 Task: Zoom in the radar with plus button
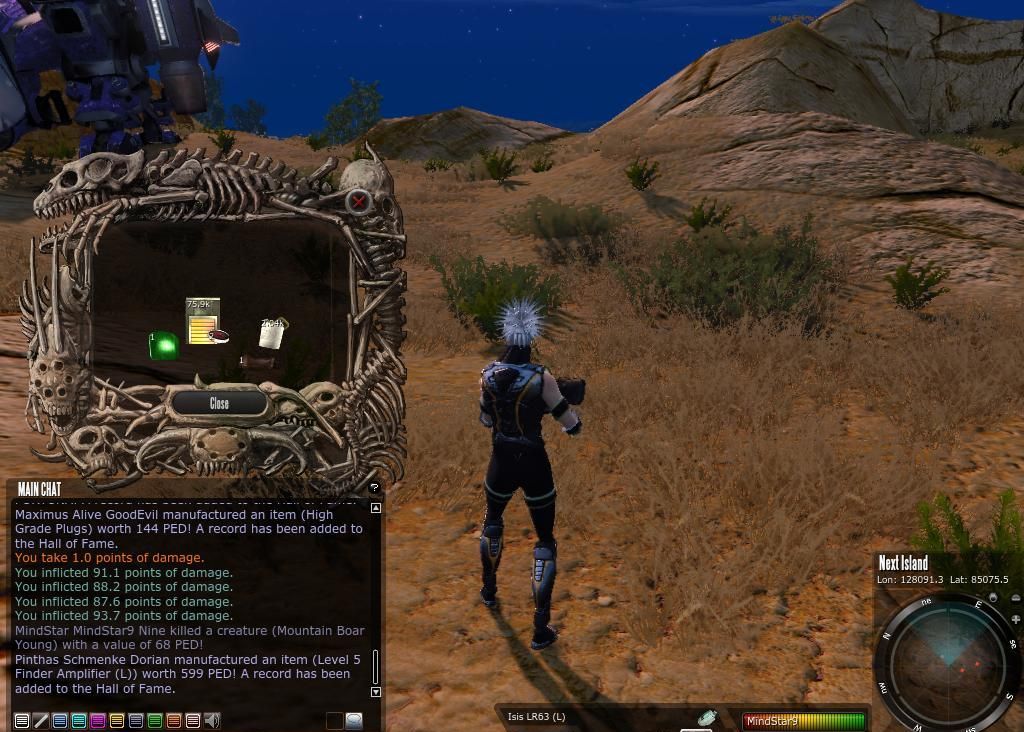coord(1015,618)
